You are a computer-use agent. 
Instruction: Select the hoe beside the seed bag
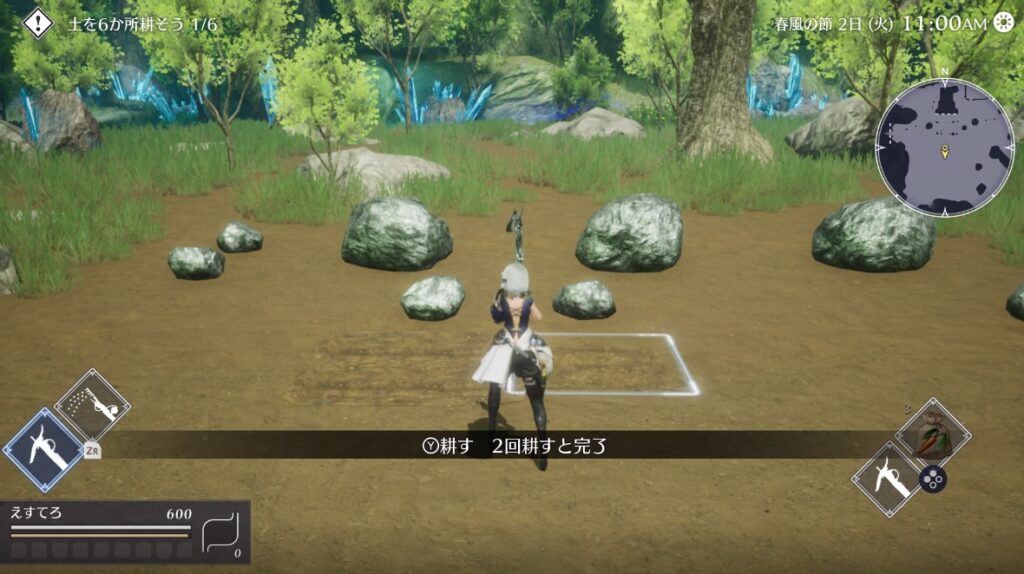[x=888, y=478]
